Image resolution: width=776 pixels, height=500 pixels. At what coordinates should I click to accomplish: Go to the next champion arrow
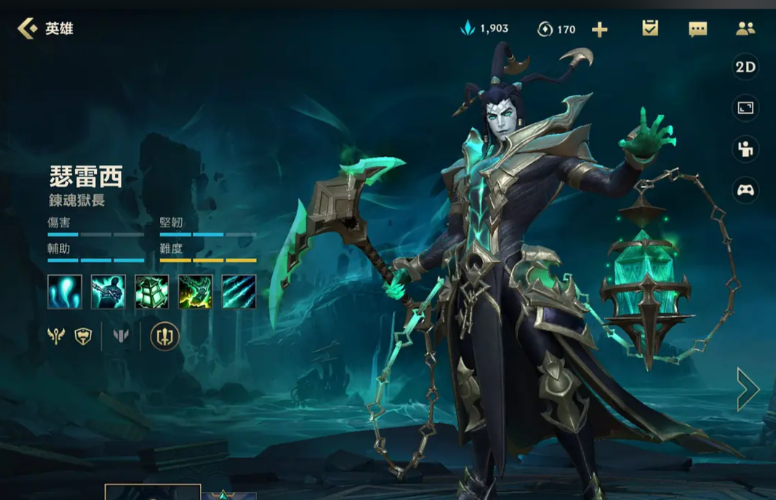[x=748, y=389]
